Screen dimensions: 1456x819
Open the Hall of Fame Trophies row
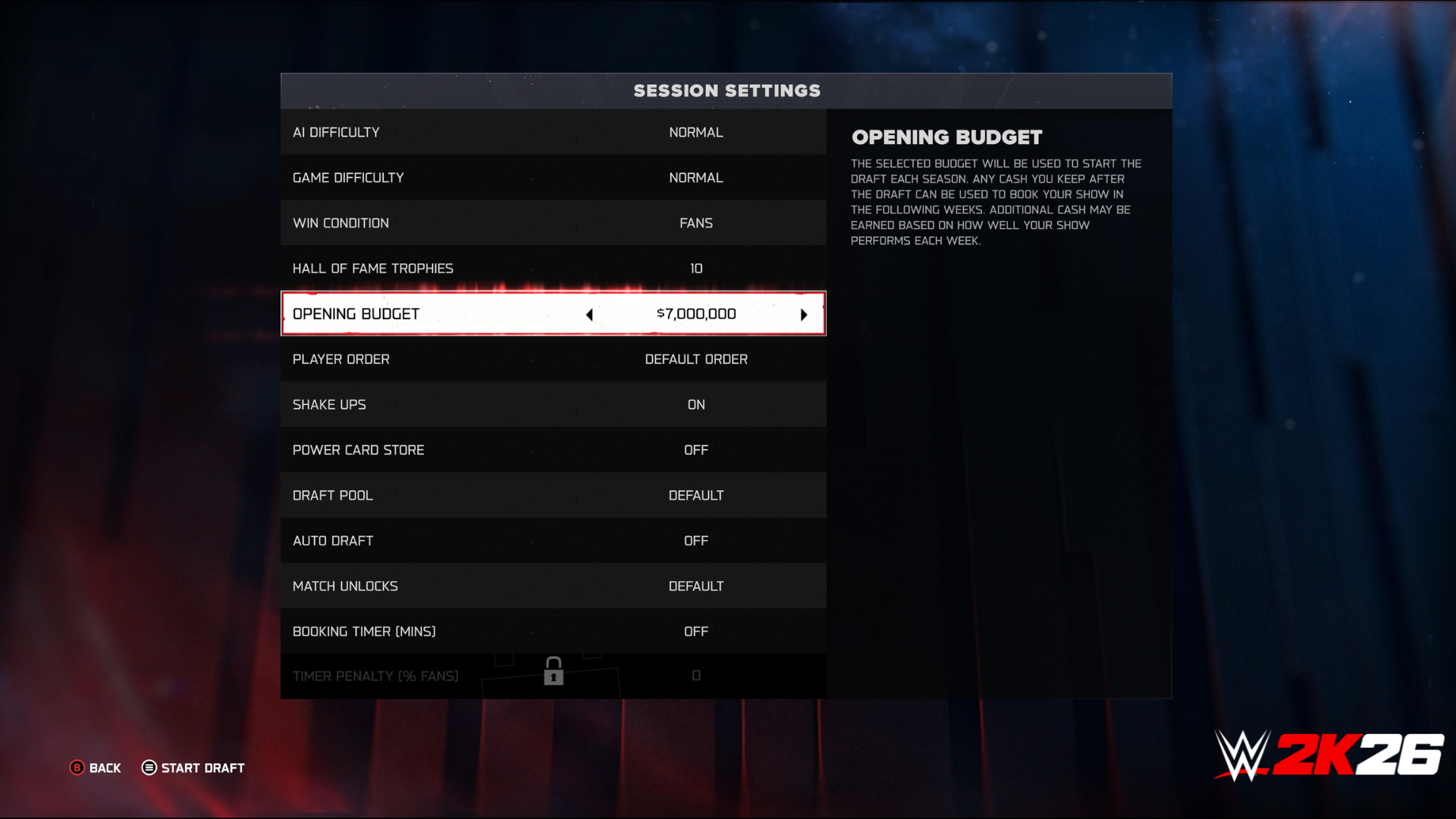553,268
